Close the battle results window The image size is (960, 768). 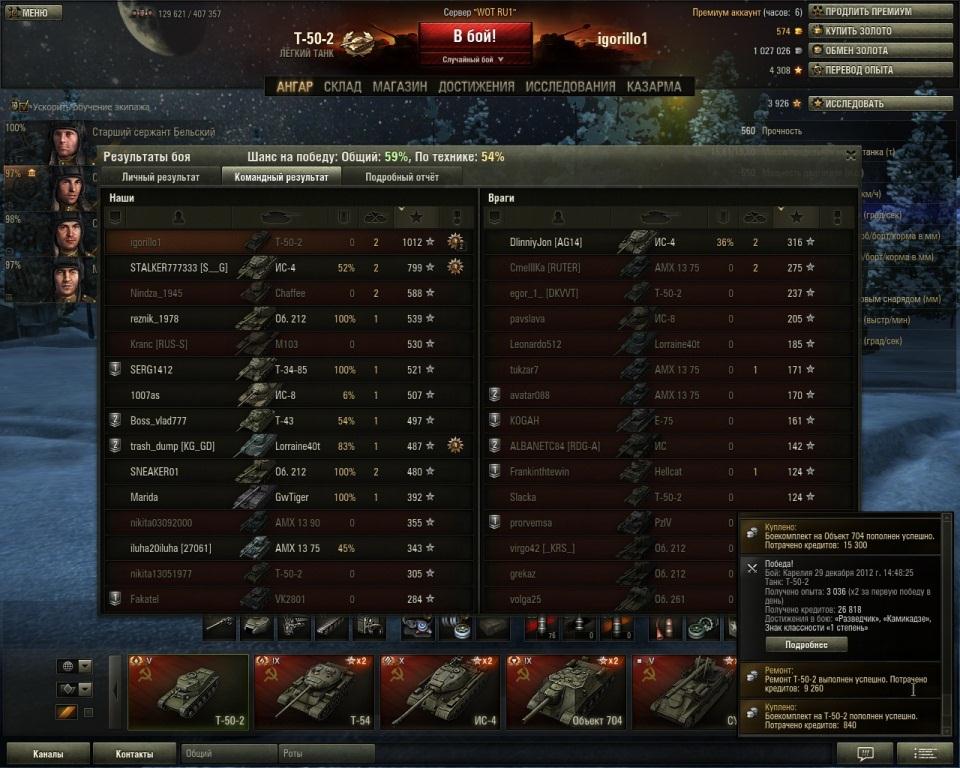coord(850,156)
